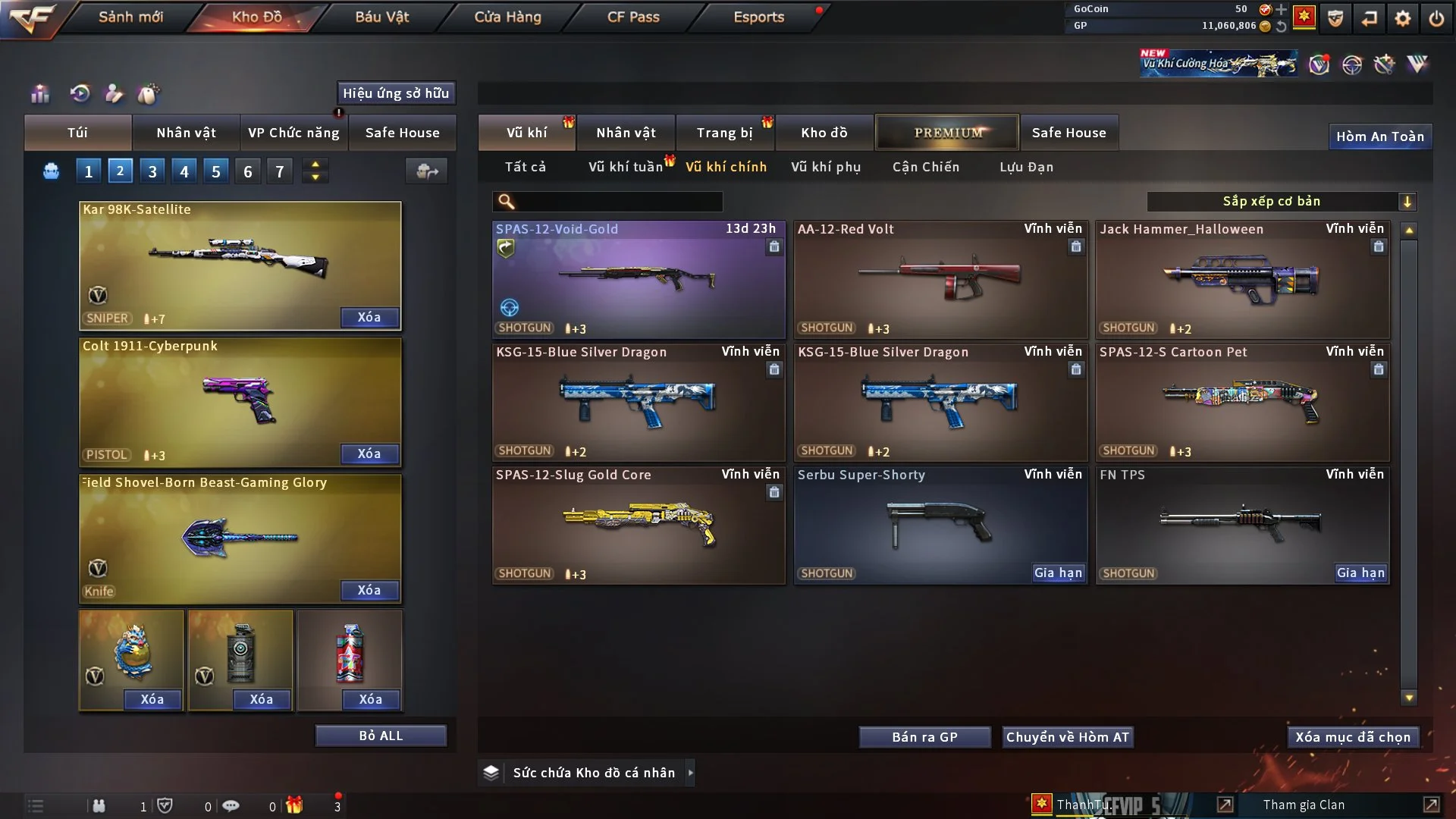
Task: Click the Bán ra GP button
Action: (924, 737)
